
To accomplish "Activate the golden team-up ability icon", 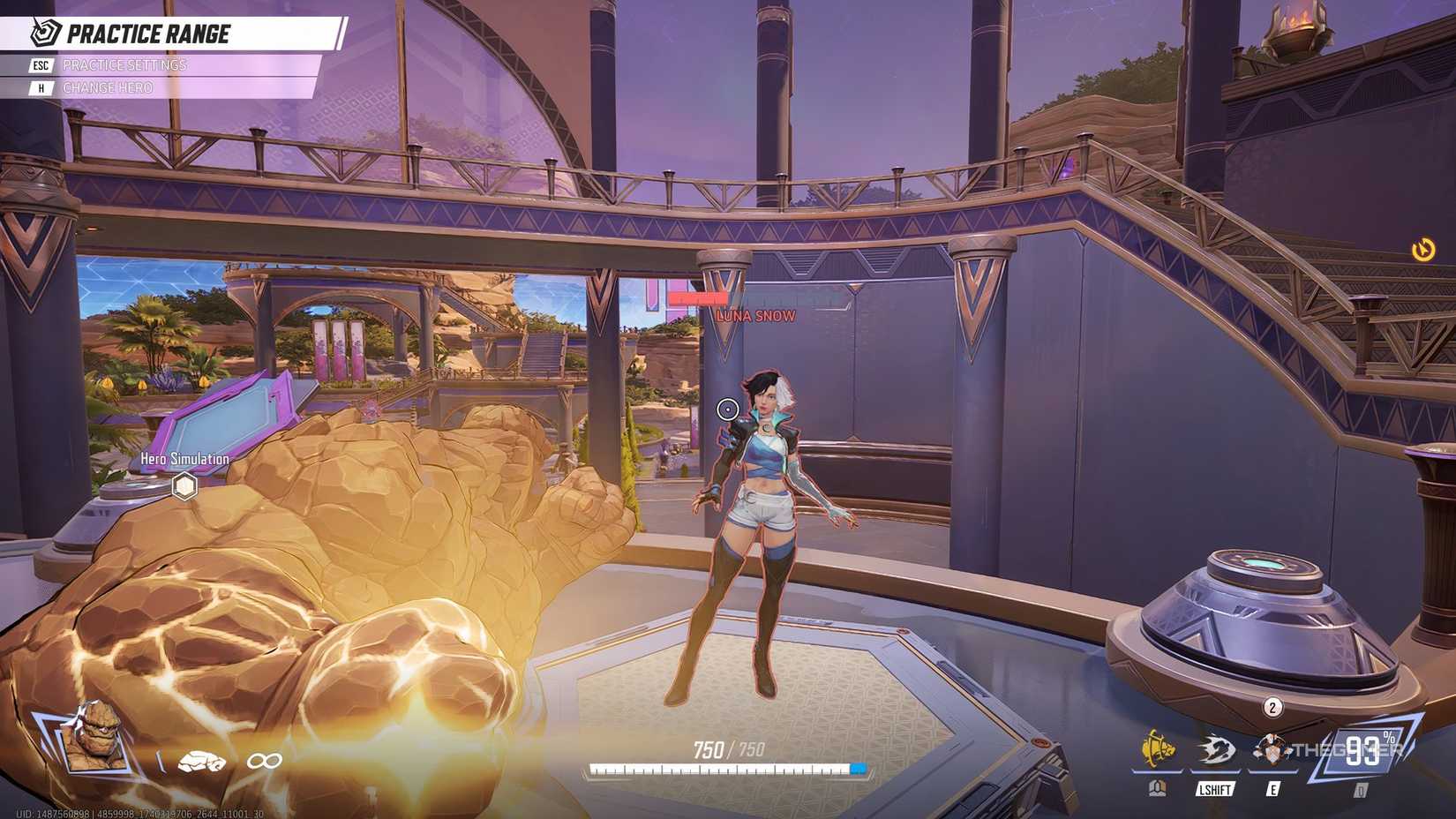I will click(1158, 750).
